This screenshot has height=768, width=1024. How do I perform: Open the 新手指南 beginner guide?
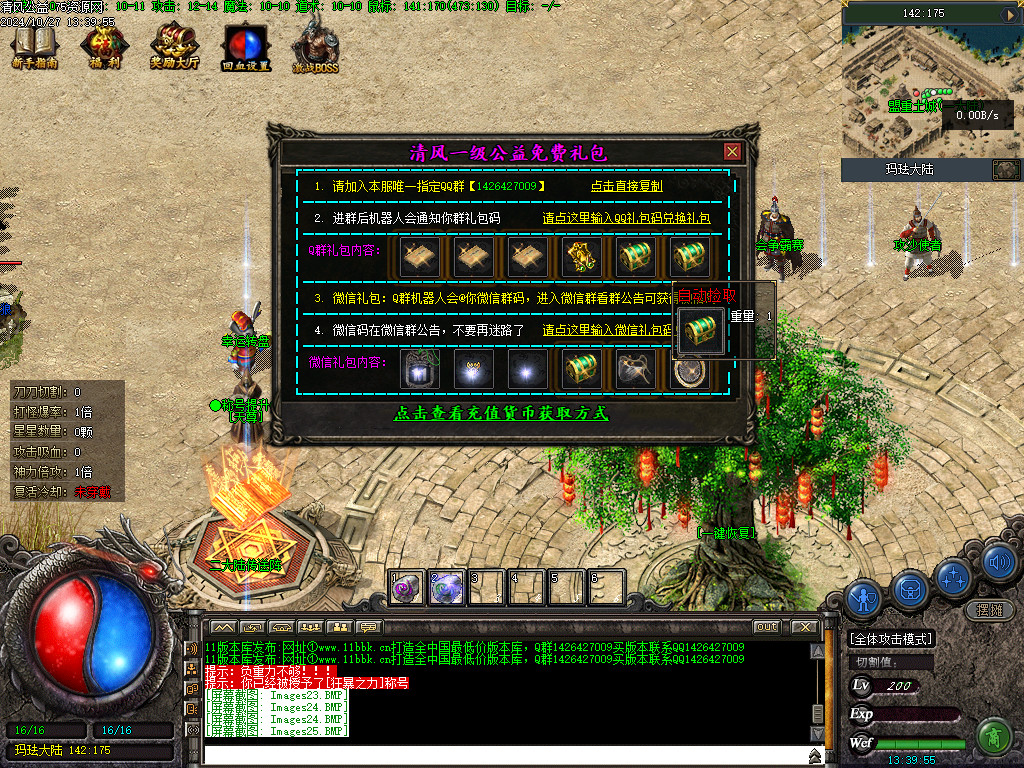tap(35, 47)
